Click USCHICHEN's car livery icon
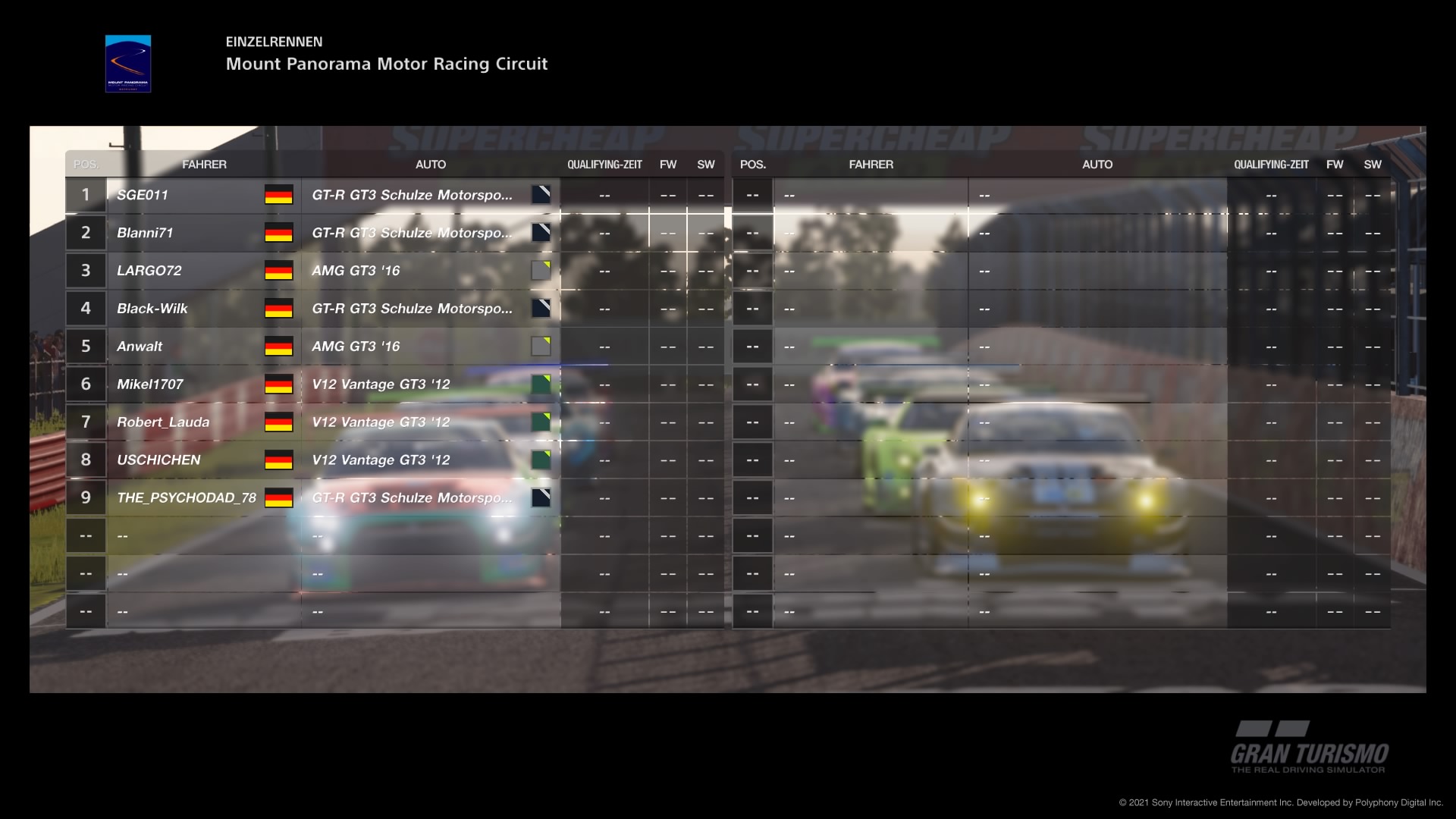 [x=540, y=460]
